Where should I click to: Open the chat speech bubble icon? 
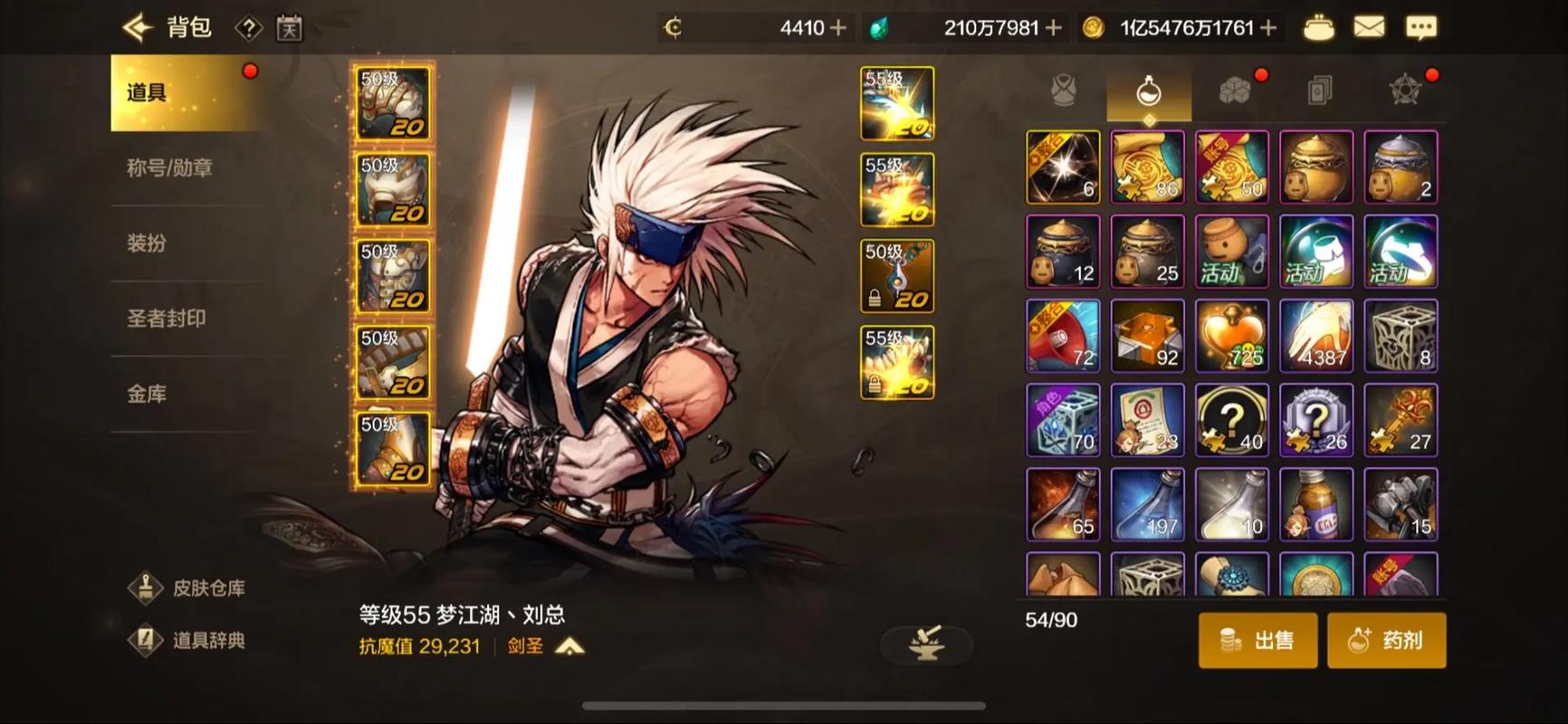(1420, 28)
